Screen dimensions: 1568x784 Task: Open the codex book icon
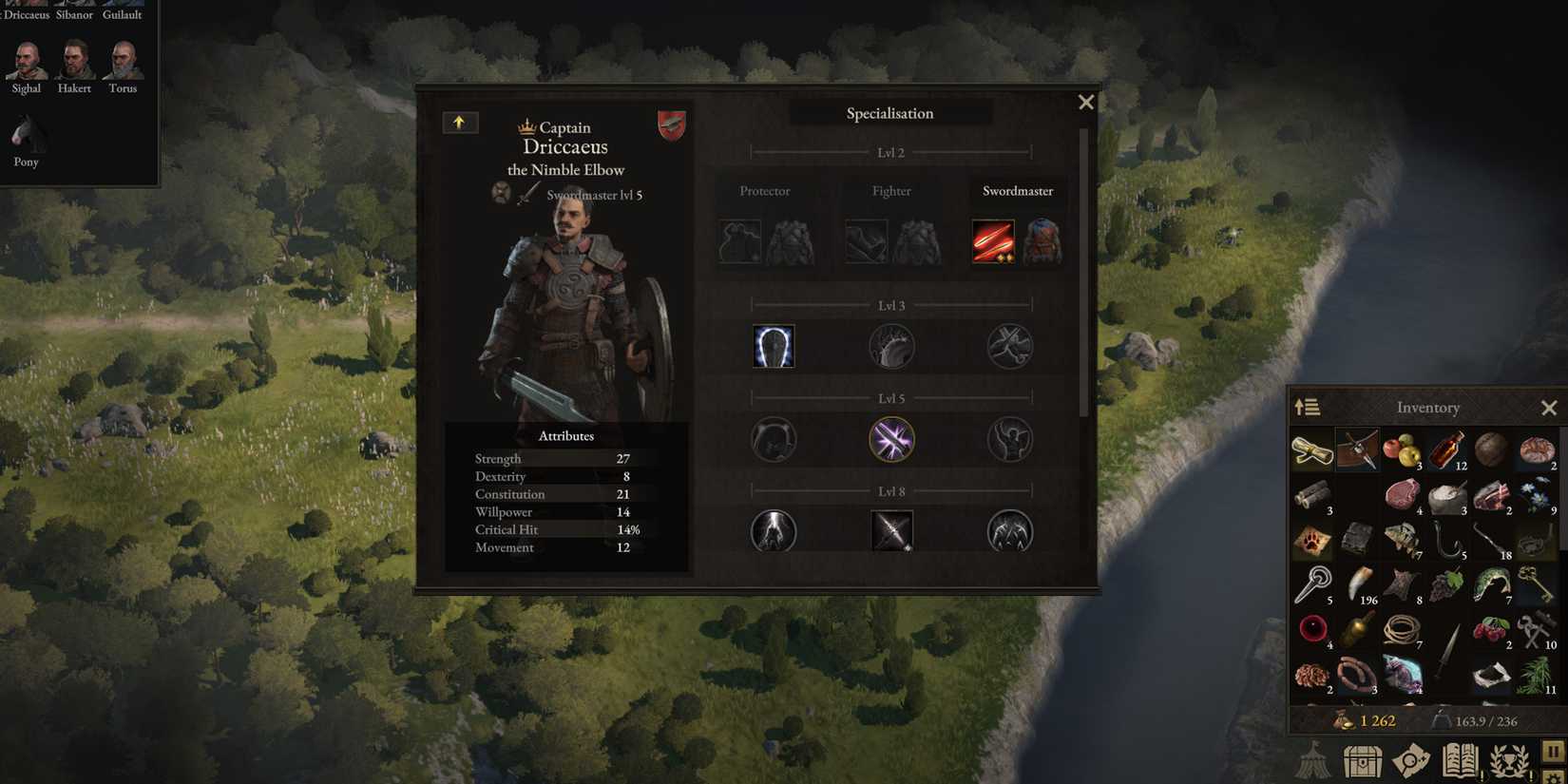1461,760
